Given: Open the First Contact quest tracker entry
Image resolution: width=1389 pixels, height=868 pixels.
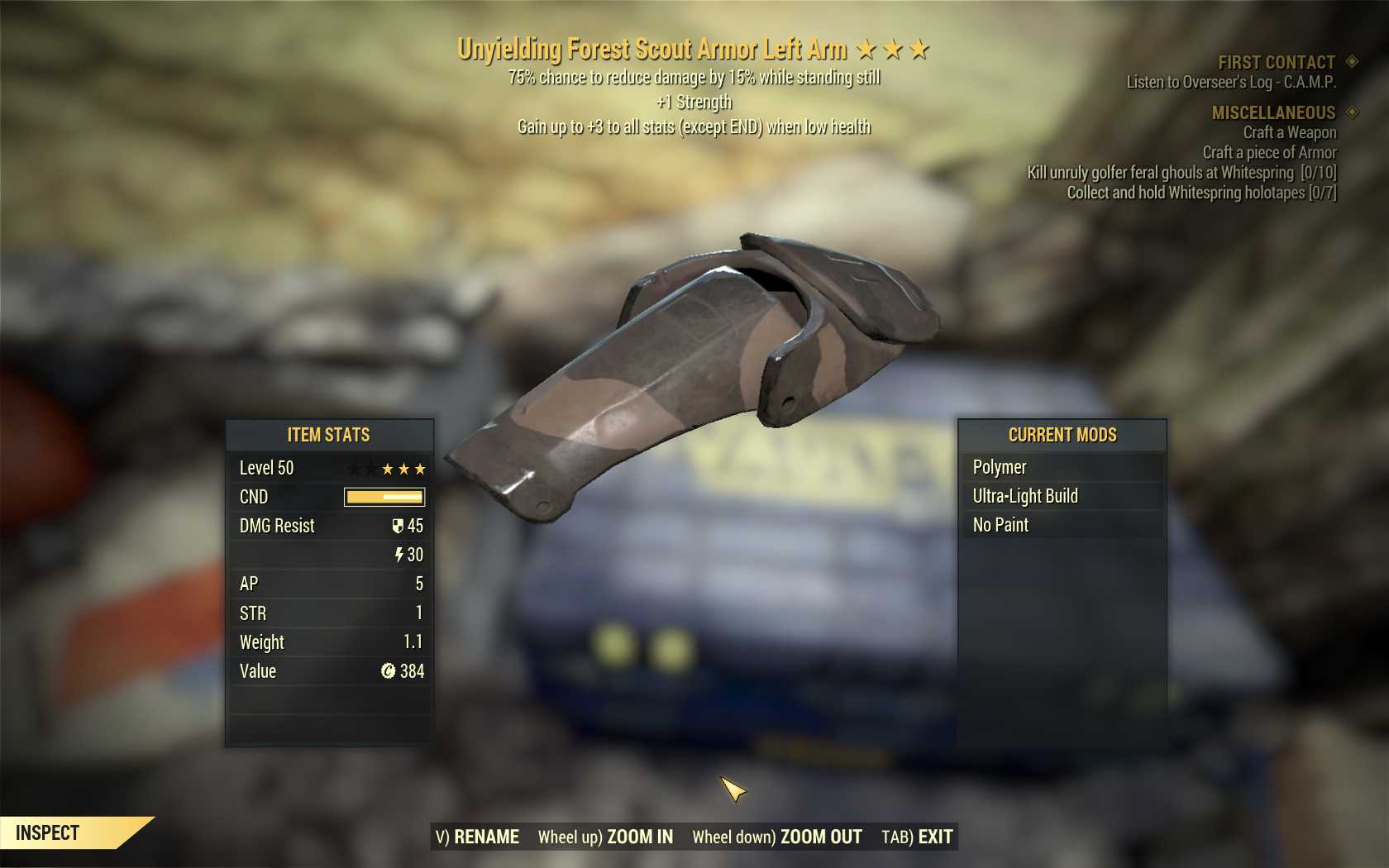Looking at the screenshot, I should [x=1277, y=62].
